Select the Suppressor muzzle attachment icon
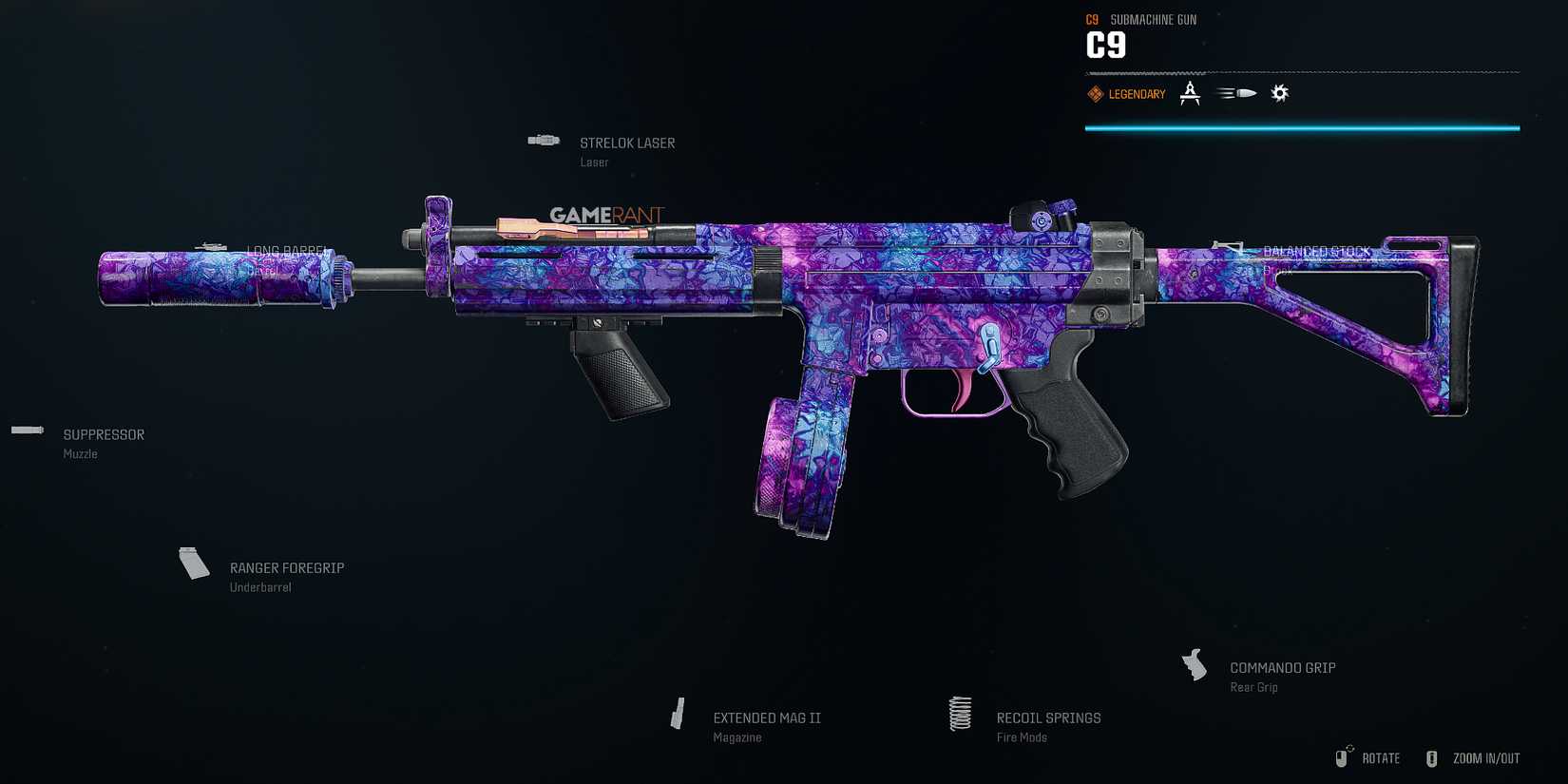Viewport: 1568px width, 784px height. pyautogui.click(x=27, y=430)
